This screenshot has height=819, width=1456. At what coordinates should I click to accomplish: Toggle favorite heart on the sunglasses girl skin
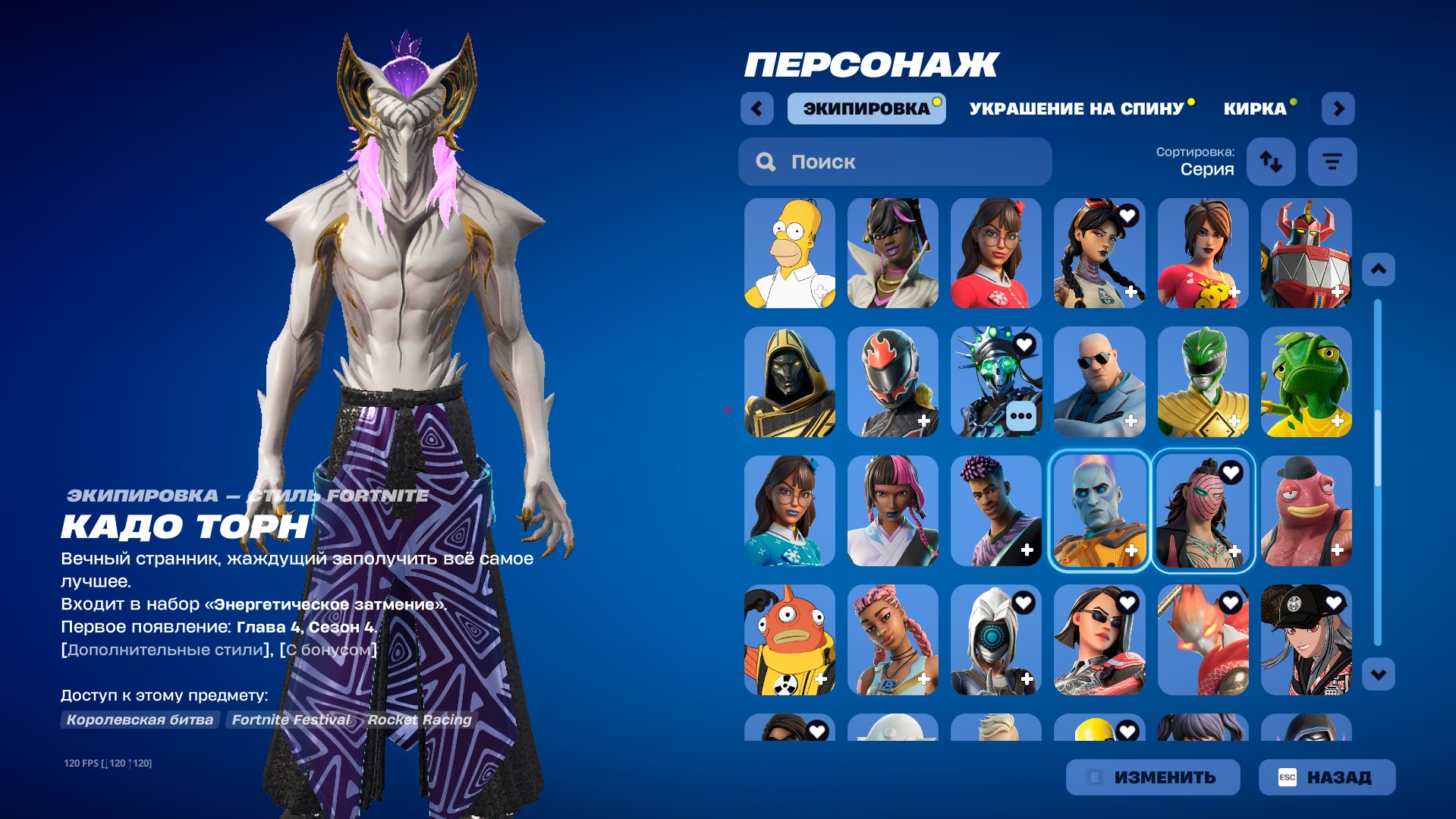point(1129,601)
